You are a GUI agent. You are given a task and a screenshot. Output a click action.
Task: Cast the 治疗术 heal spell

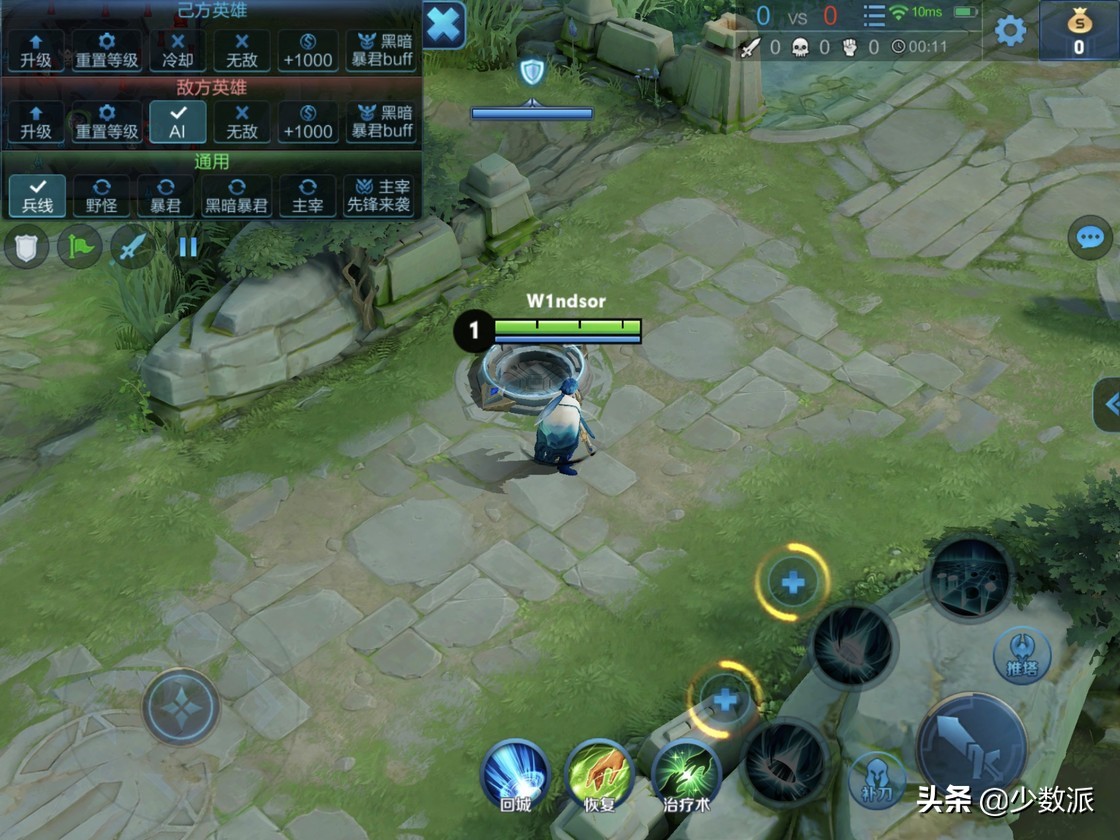[686, 775]
